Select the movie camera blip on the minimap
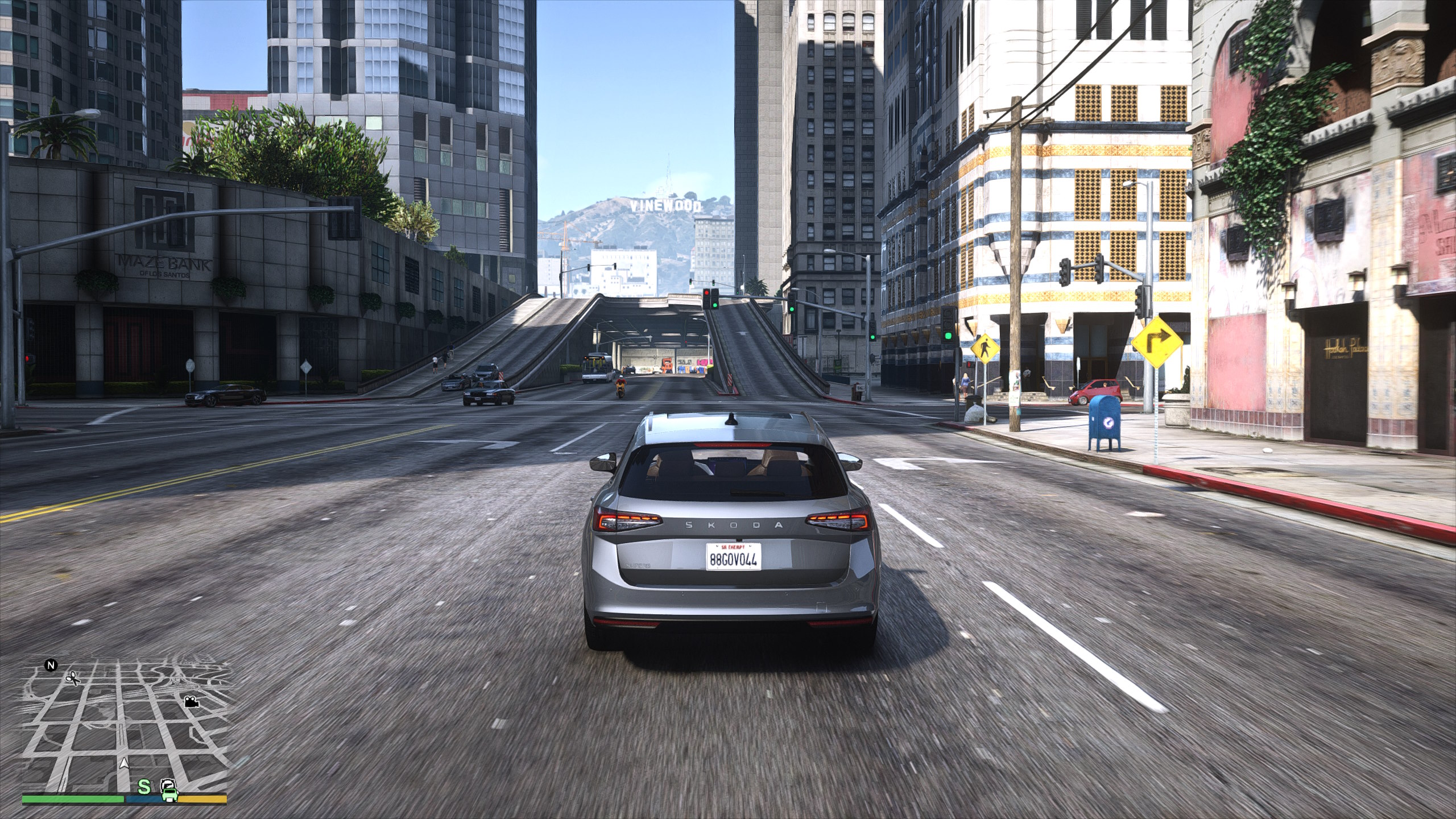Image resolution: width=1456 pixels, height=819 pixels. click(191, 701)
